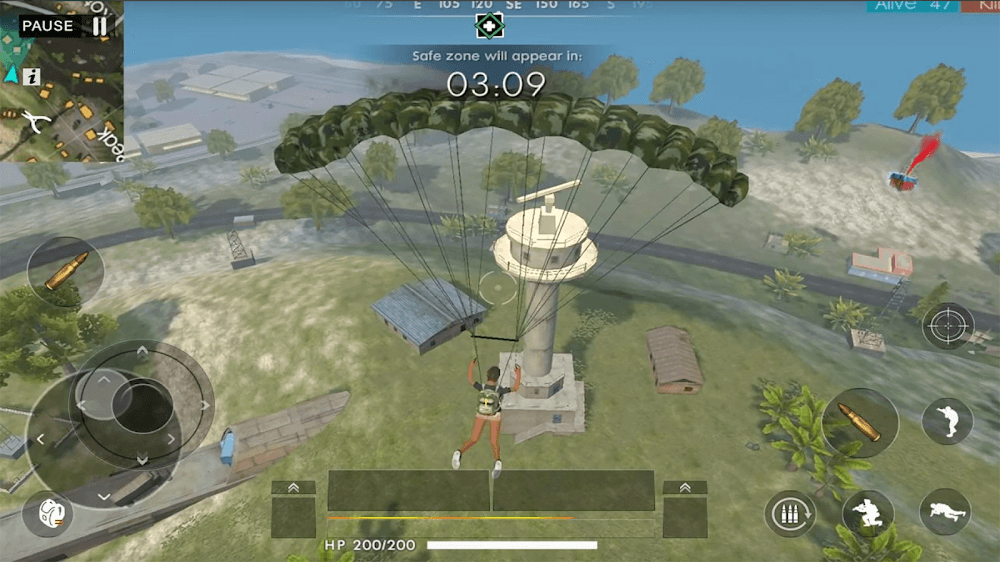Tap the PAUSE button
Image resolution: width=1000 pixels, height=562 pixels.
(x=64, y=25)
